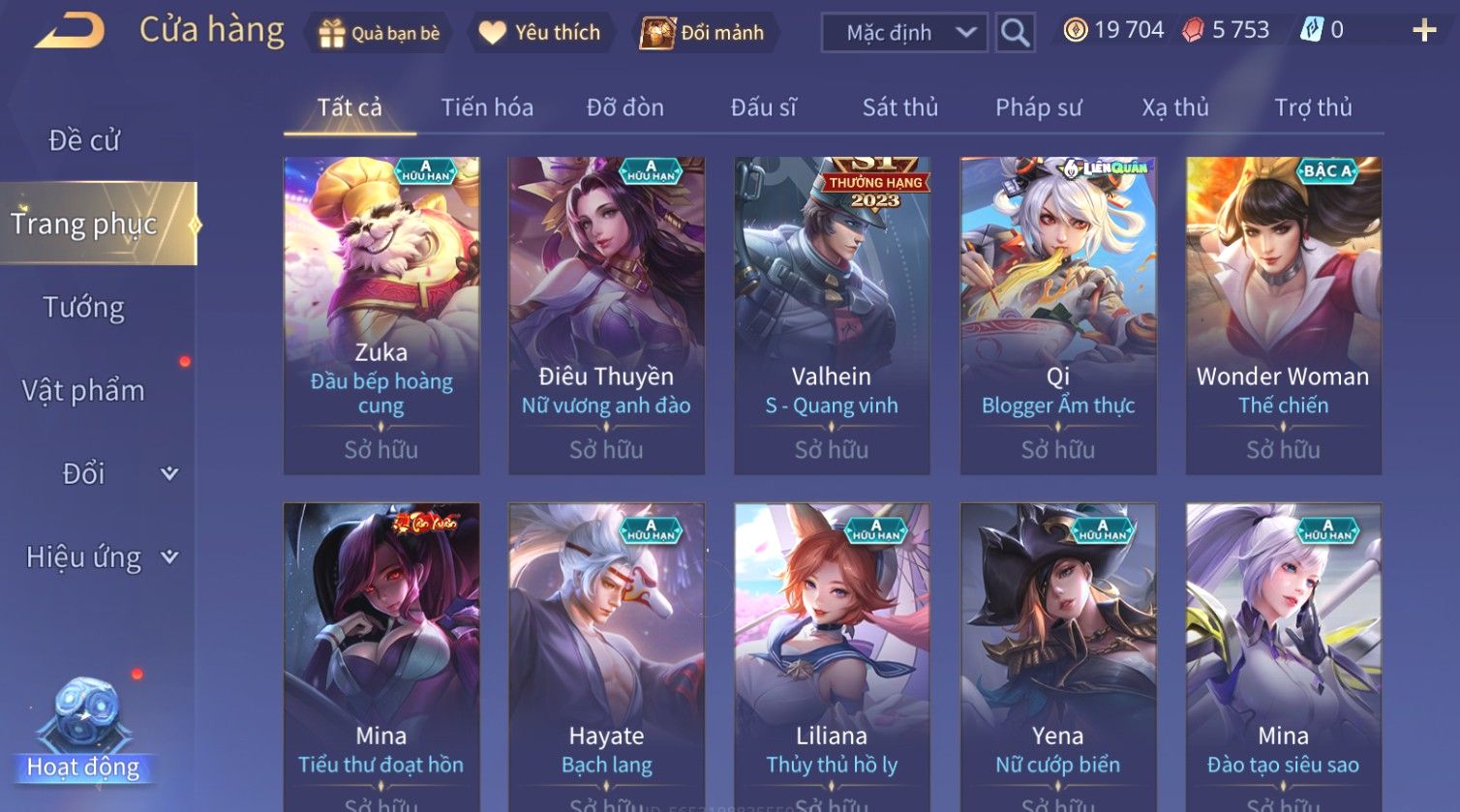
Task: Click the magnifying glass search button
Action: [1015, 33]
